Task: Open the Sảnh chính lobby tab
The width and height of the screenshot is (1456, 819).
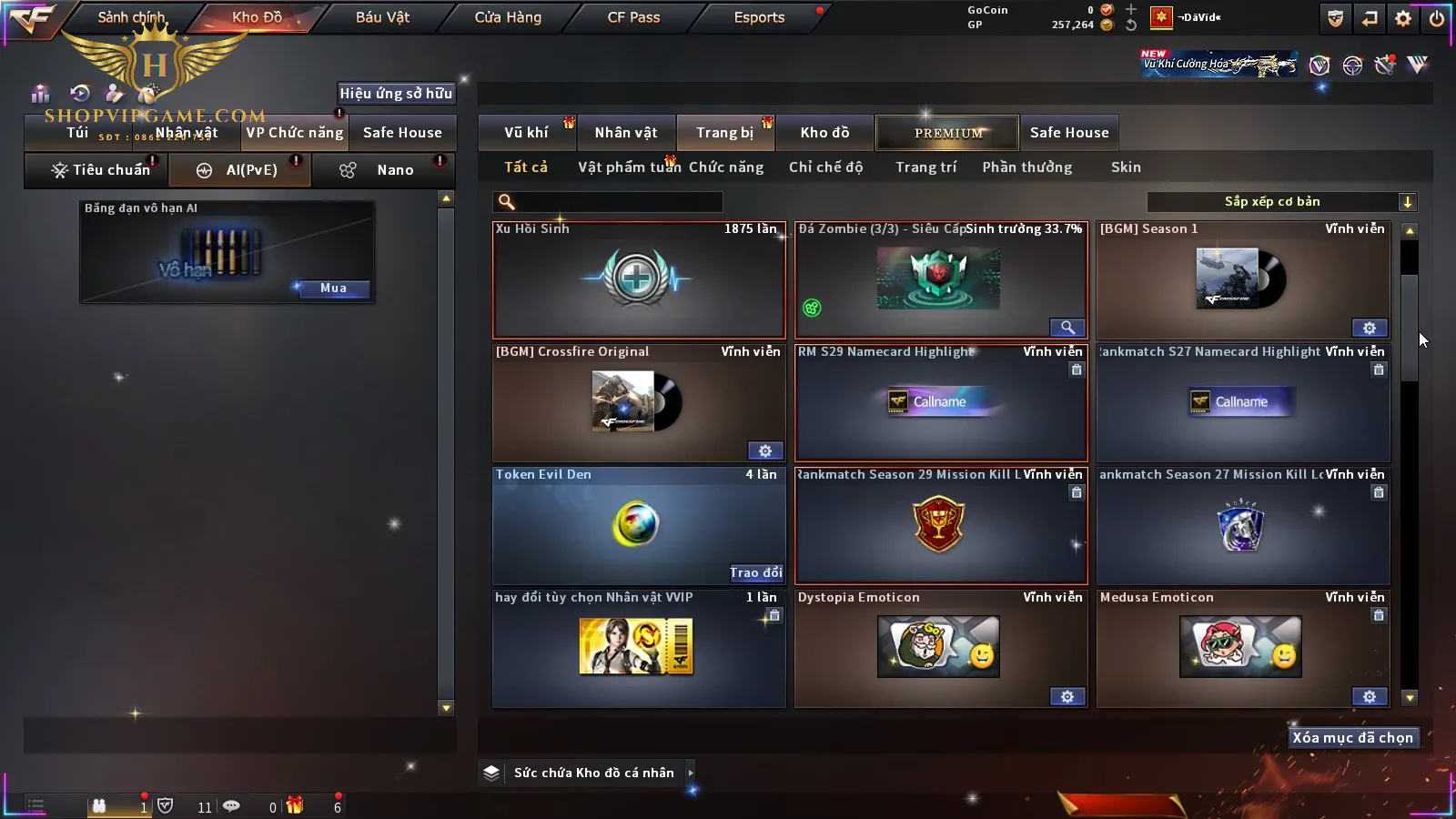Action: click(x=131, y=17)
